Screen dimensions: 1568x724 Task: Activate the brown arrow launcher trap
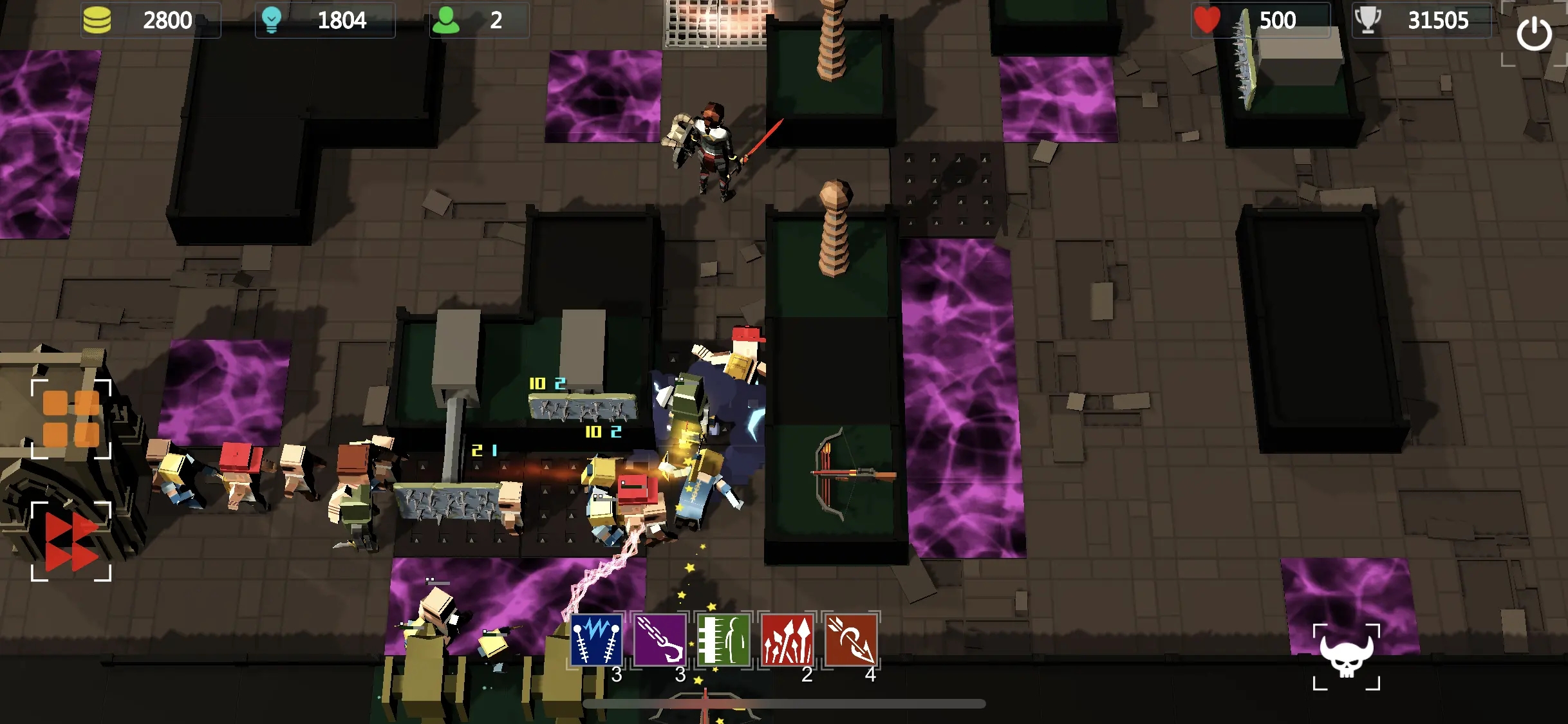coord(851,640)
